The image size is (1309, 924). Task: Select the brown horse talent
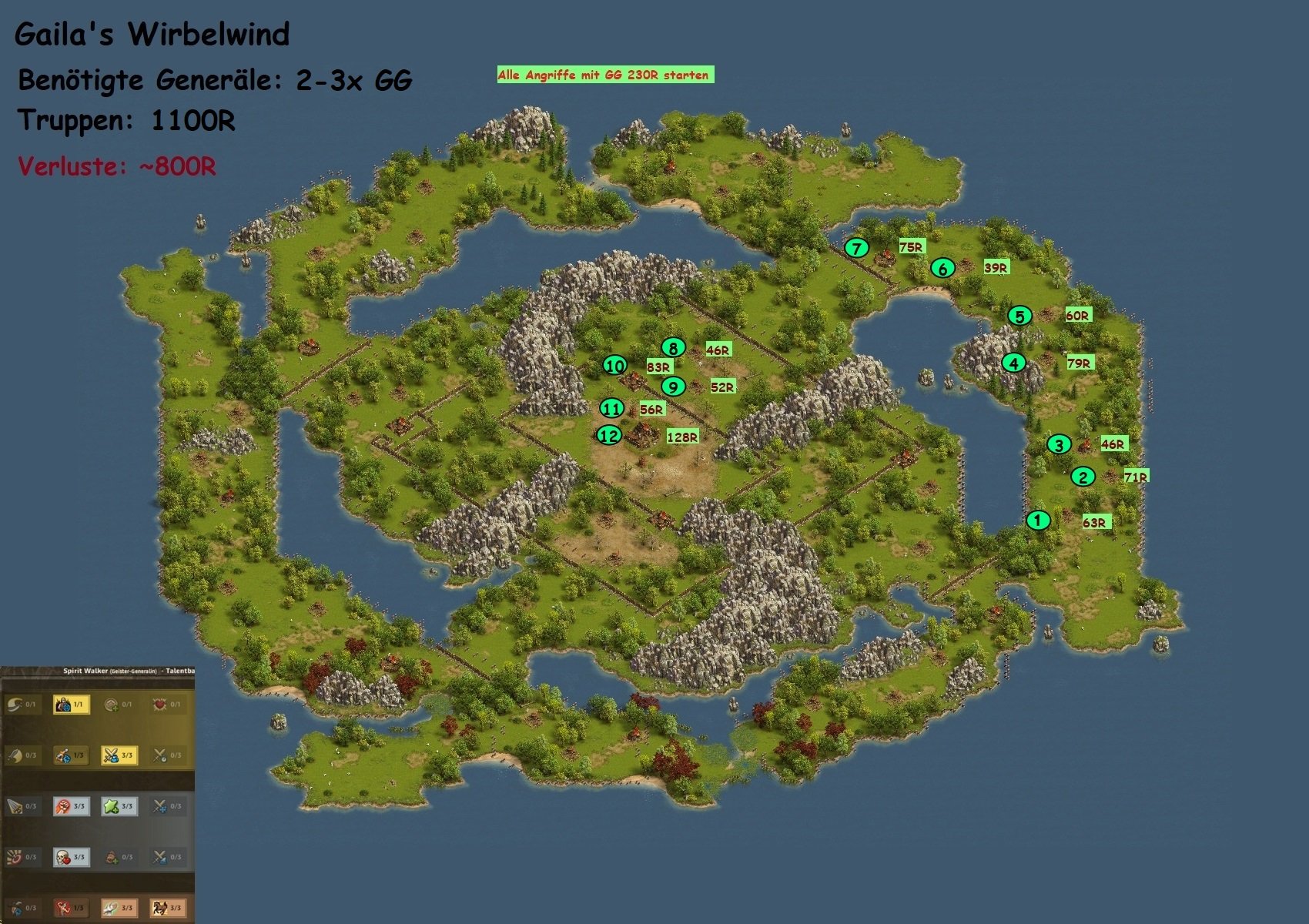[159, 908]
